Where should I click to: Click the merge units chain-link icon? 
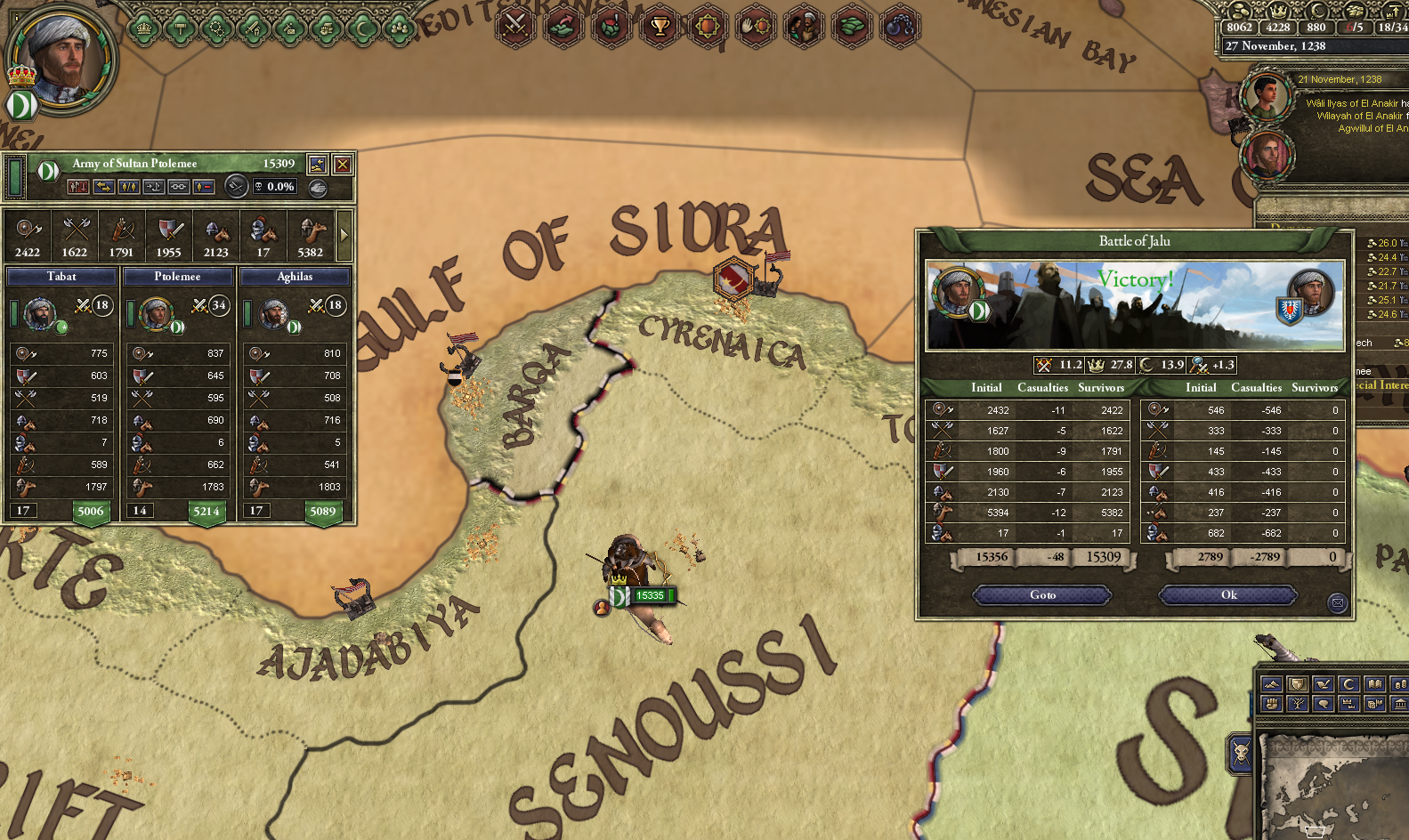point(178,187)
